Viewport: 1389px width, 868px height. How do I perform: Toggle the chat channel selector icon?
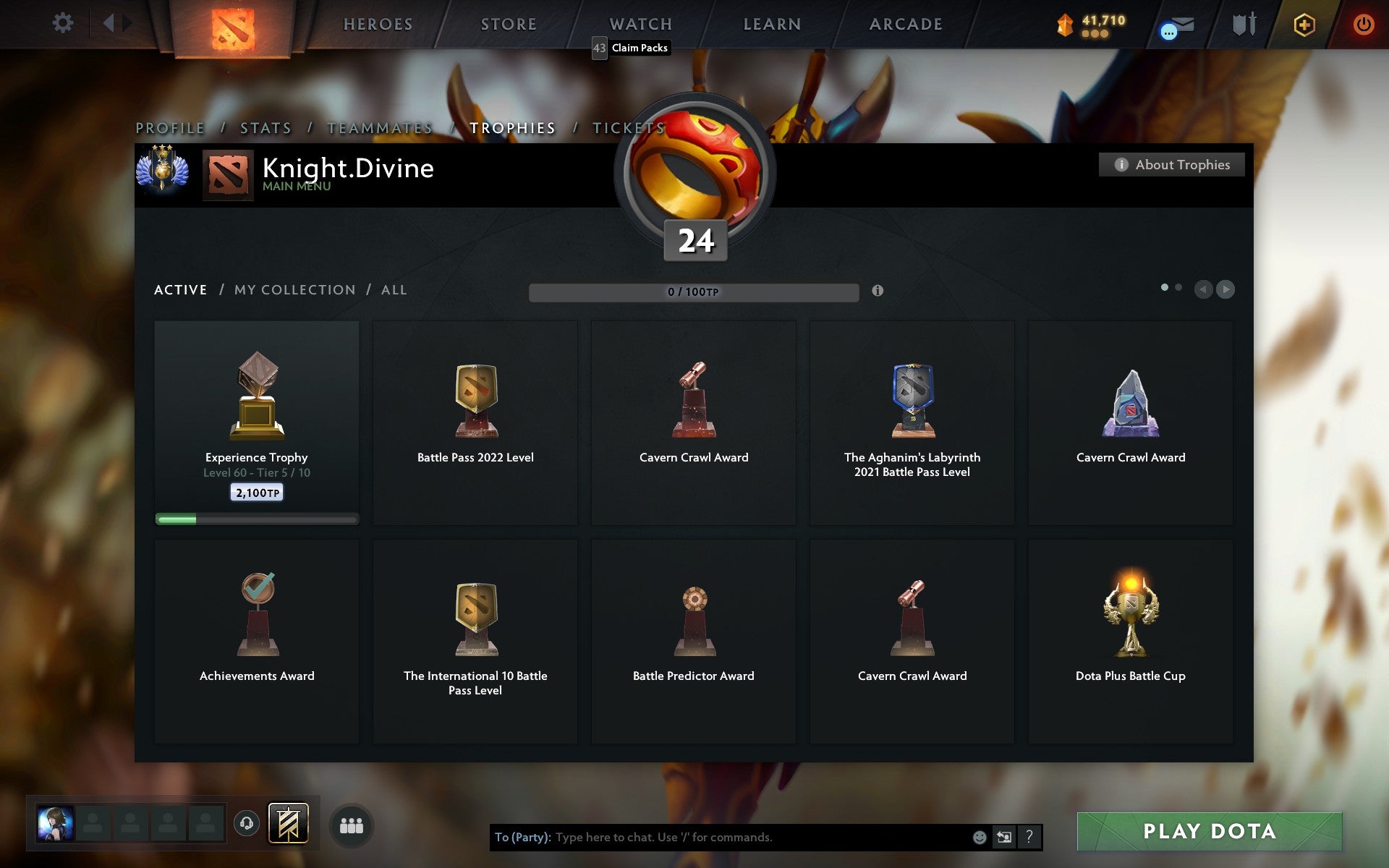[1005, 838]
